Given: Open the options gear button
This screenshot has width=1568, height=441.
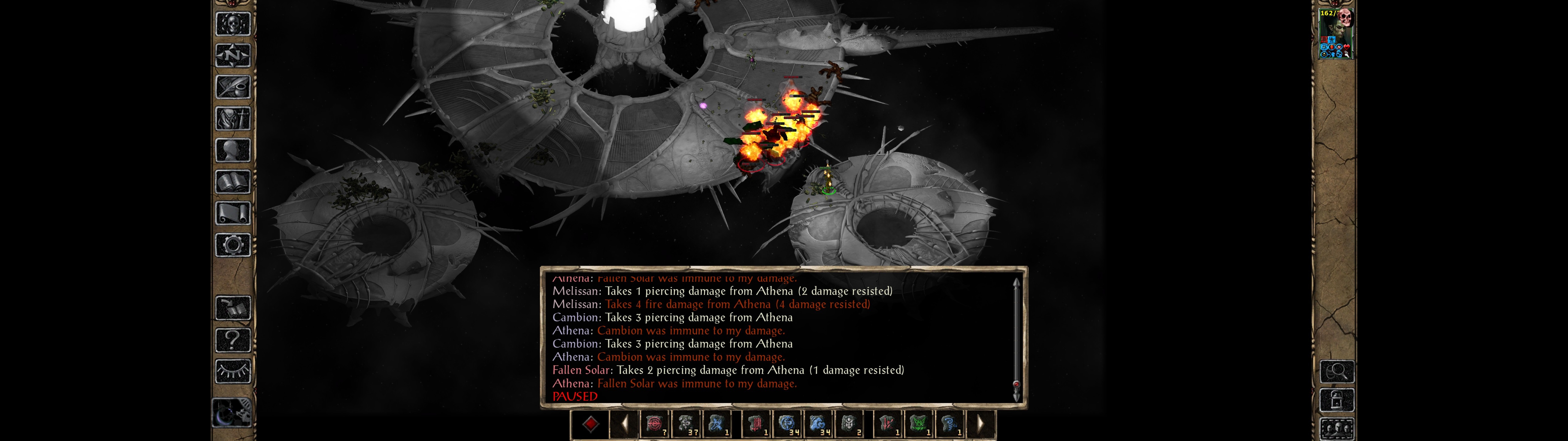Looking at the screenshot, I should coord(233,246).
